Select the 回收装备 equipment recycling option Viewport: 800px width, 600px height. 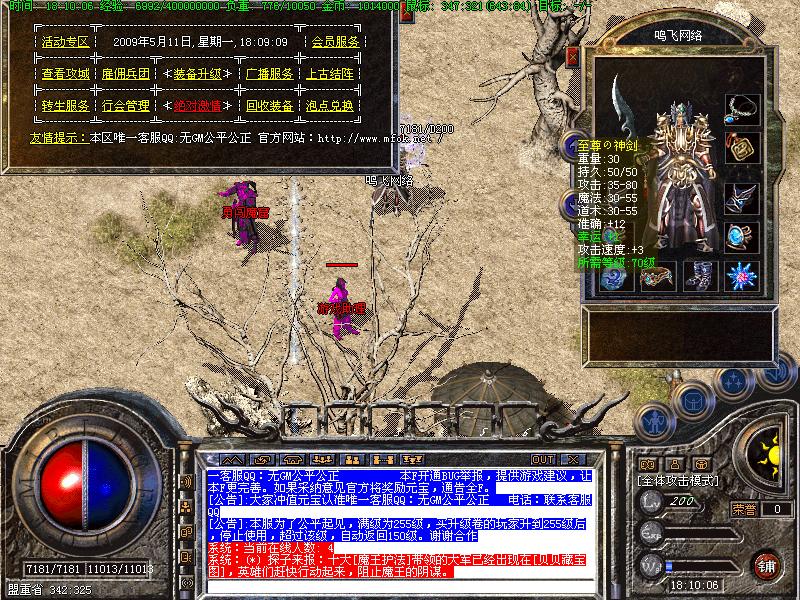click(269, 105)
